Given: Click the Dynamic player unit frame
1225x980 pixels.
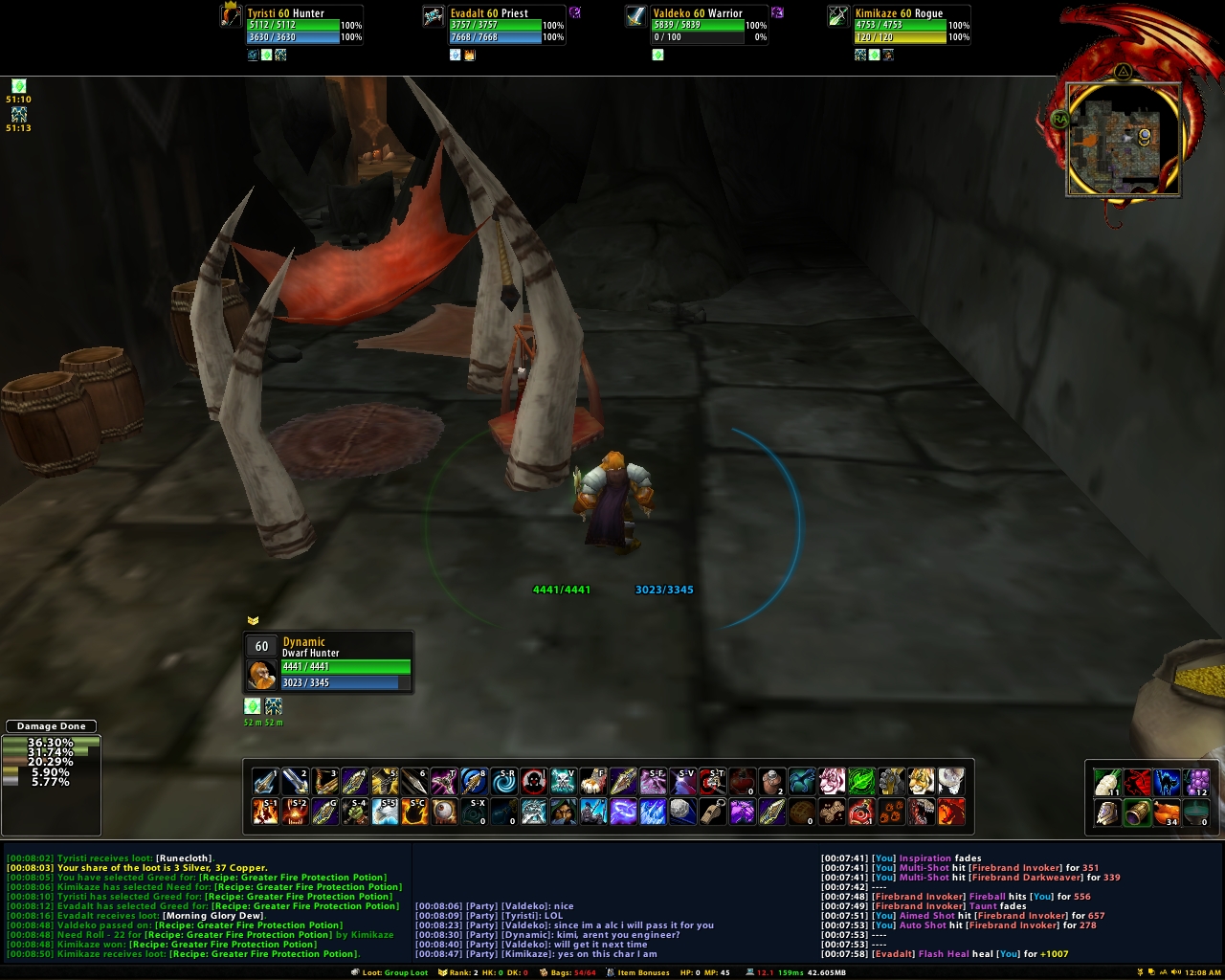Looking at the screenshot, I should coord(328,661).
